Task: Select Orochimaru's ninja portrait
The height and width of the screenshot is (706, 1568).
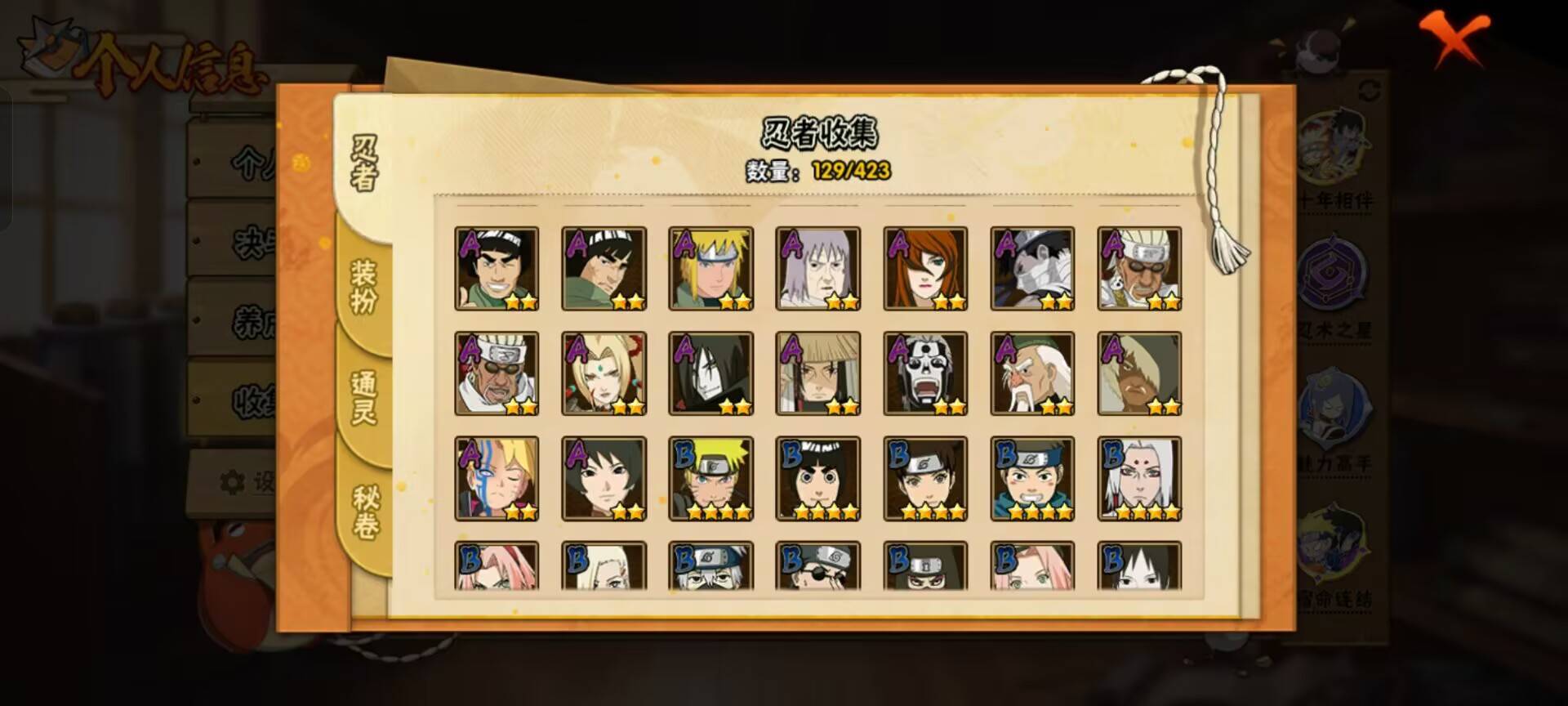Action: click(710, 373)
